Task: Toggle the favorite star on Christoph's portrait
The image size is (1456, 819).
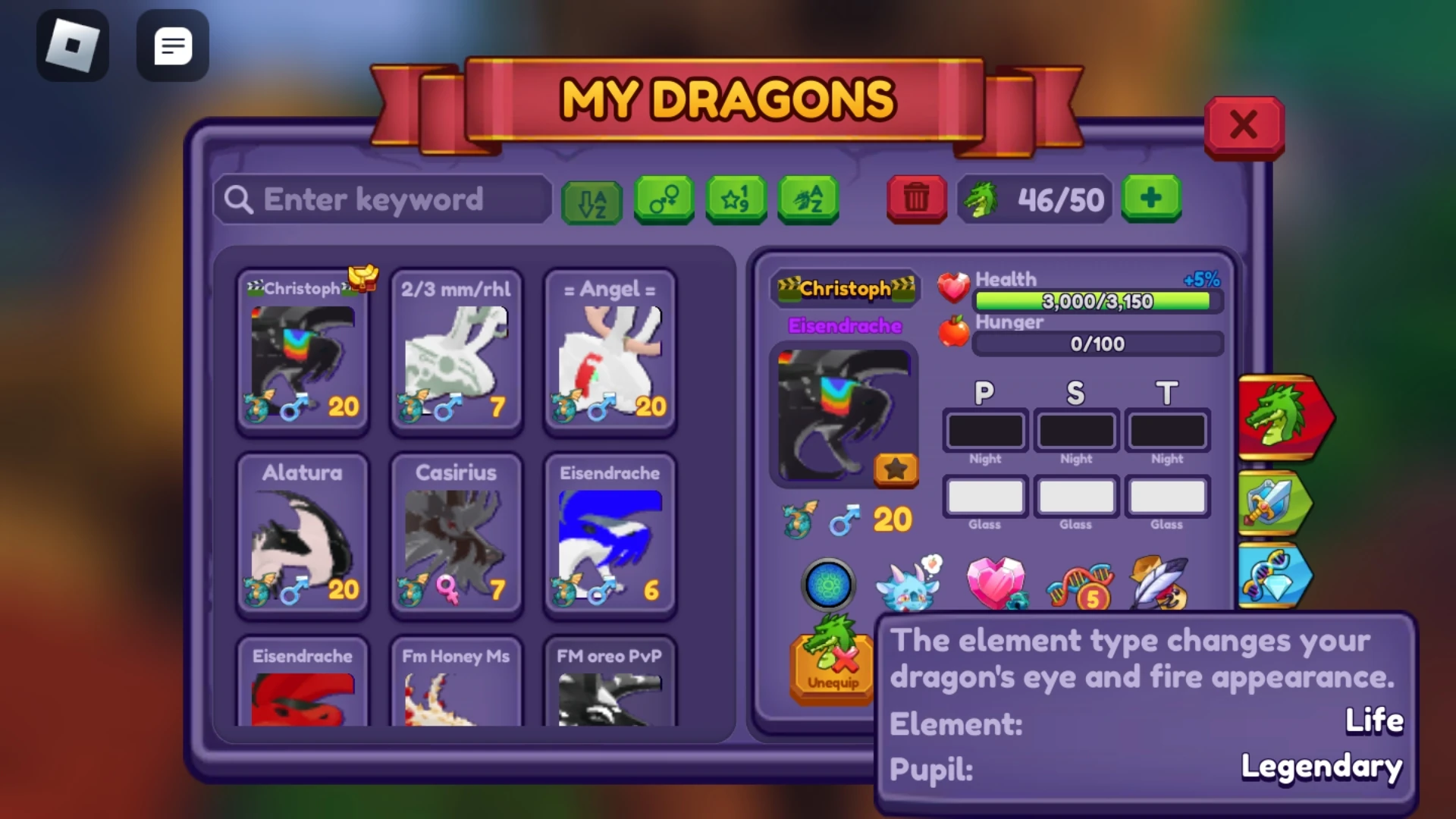Action: pyautogui.click(x=895, y=470)
